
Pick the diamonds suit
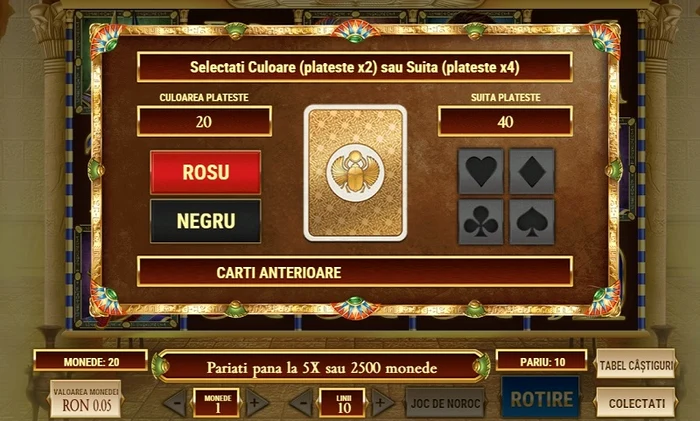coord(532,171)
